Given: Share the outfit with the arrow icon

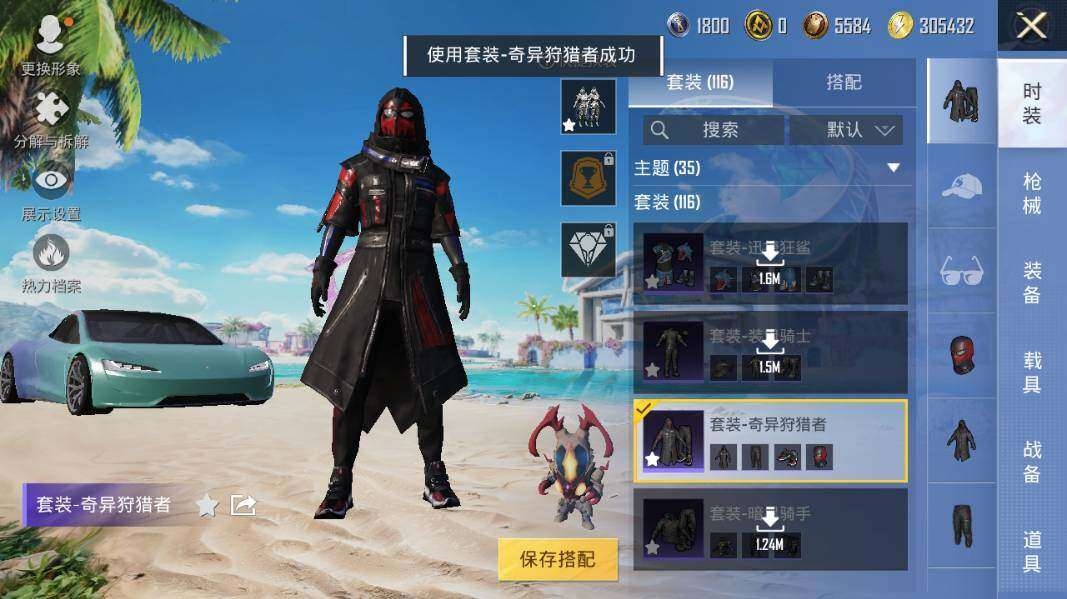Looking at the screenshot, I should click(x=243, y=505).
